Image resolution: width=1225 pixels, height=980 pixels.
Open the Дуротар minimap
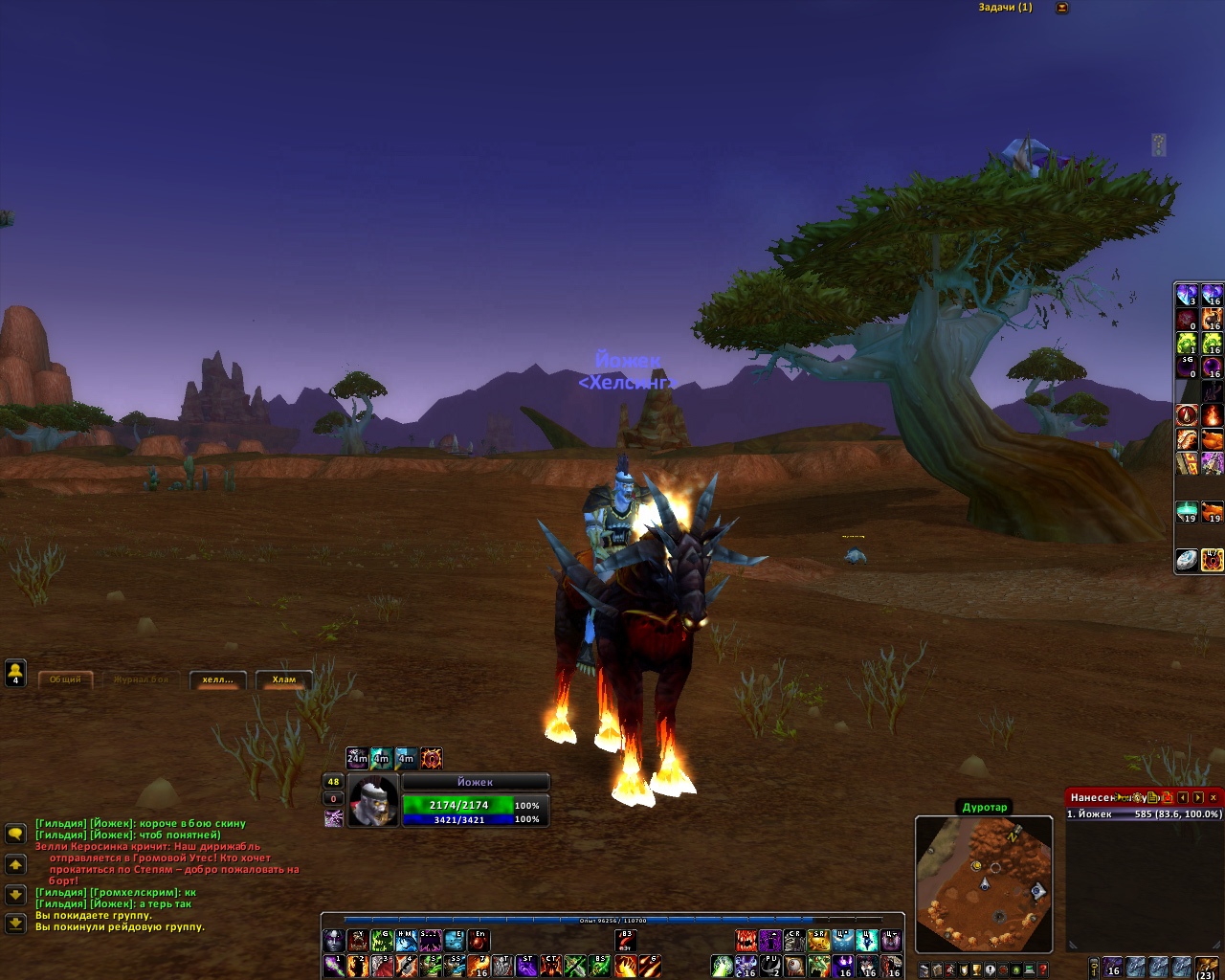(984, 883)
